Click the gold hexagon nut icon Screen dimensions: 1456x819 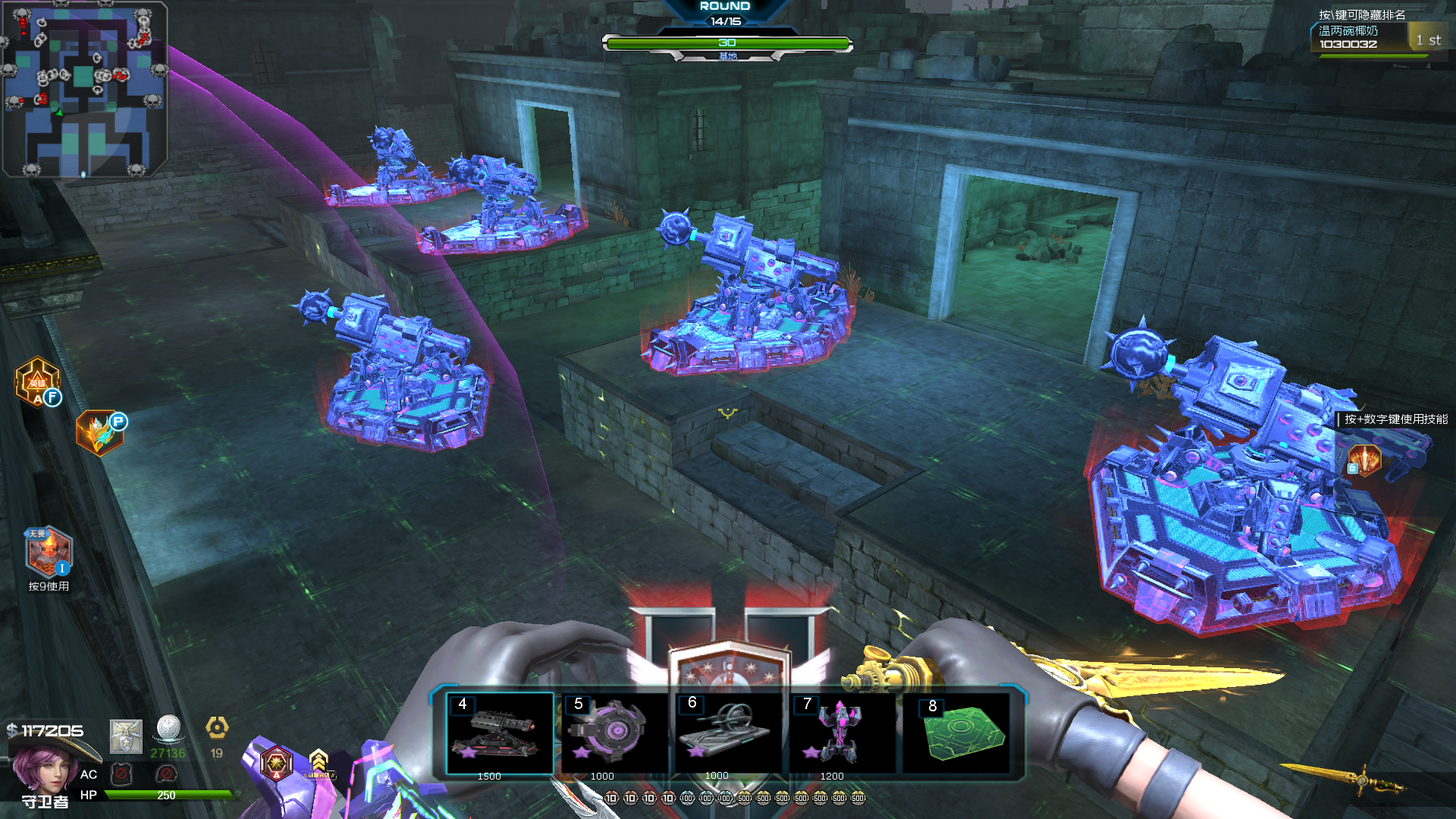pos(217,729)
